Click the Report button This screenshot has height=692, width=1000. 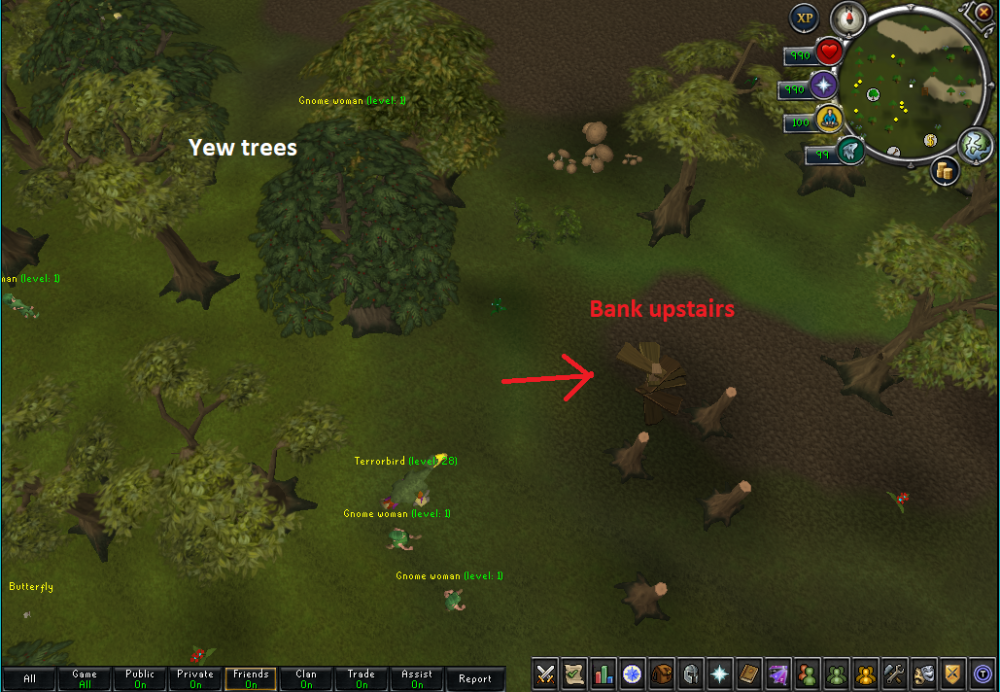475,679
